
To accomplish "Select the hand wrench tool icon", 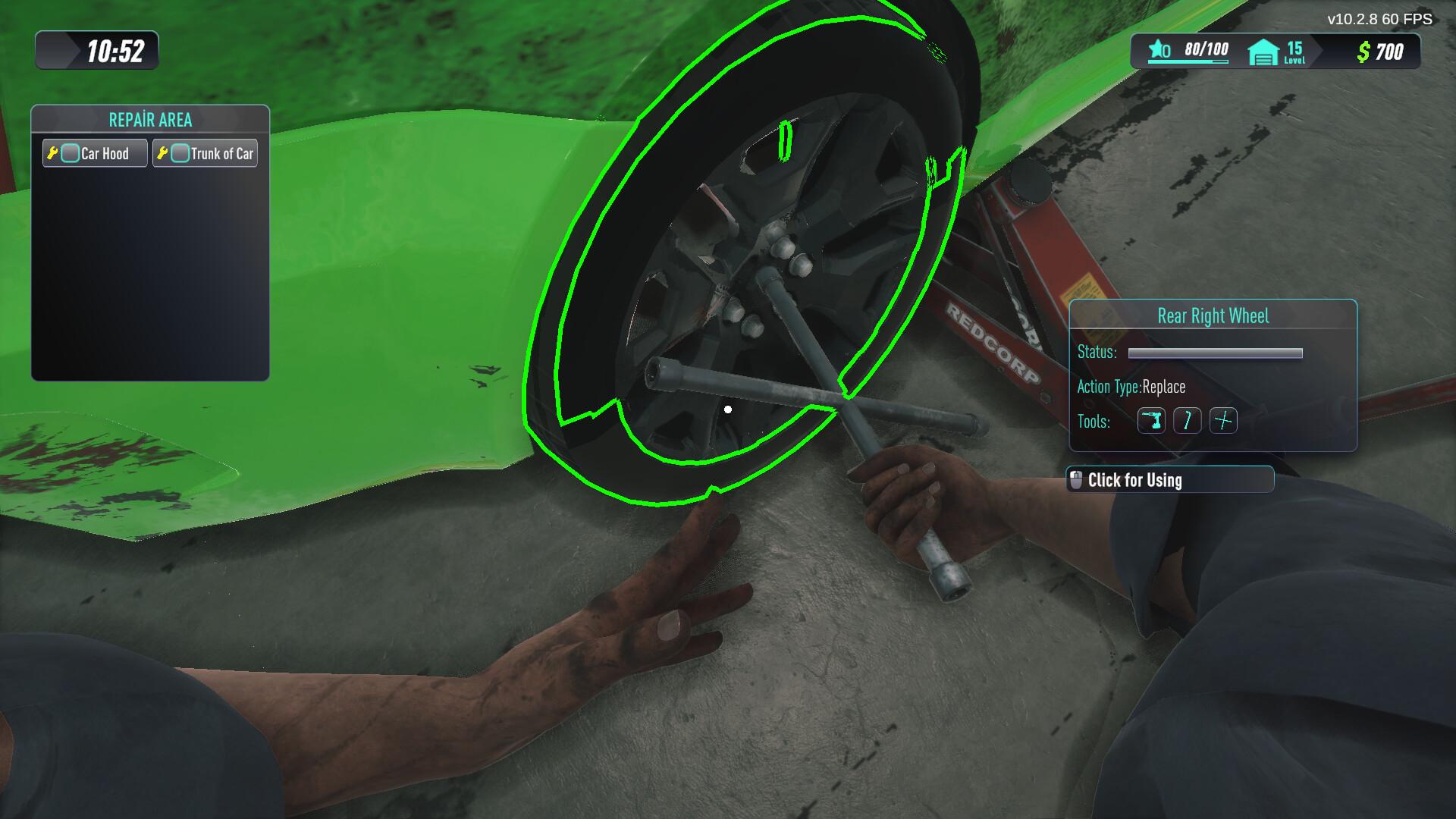I will click(1188, 421).
